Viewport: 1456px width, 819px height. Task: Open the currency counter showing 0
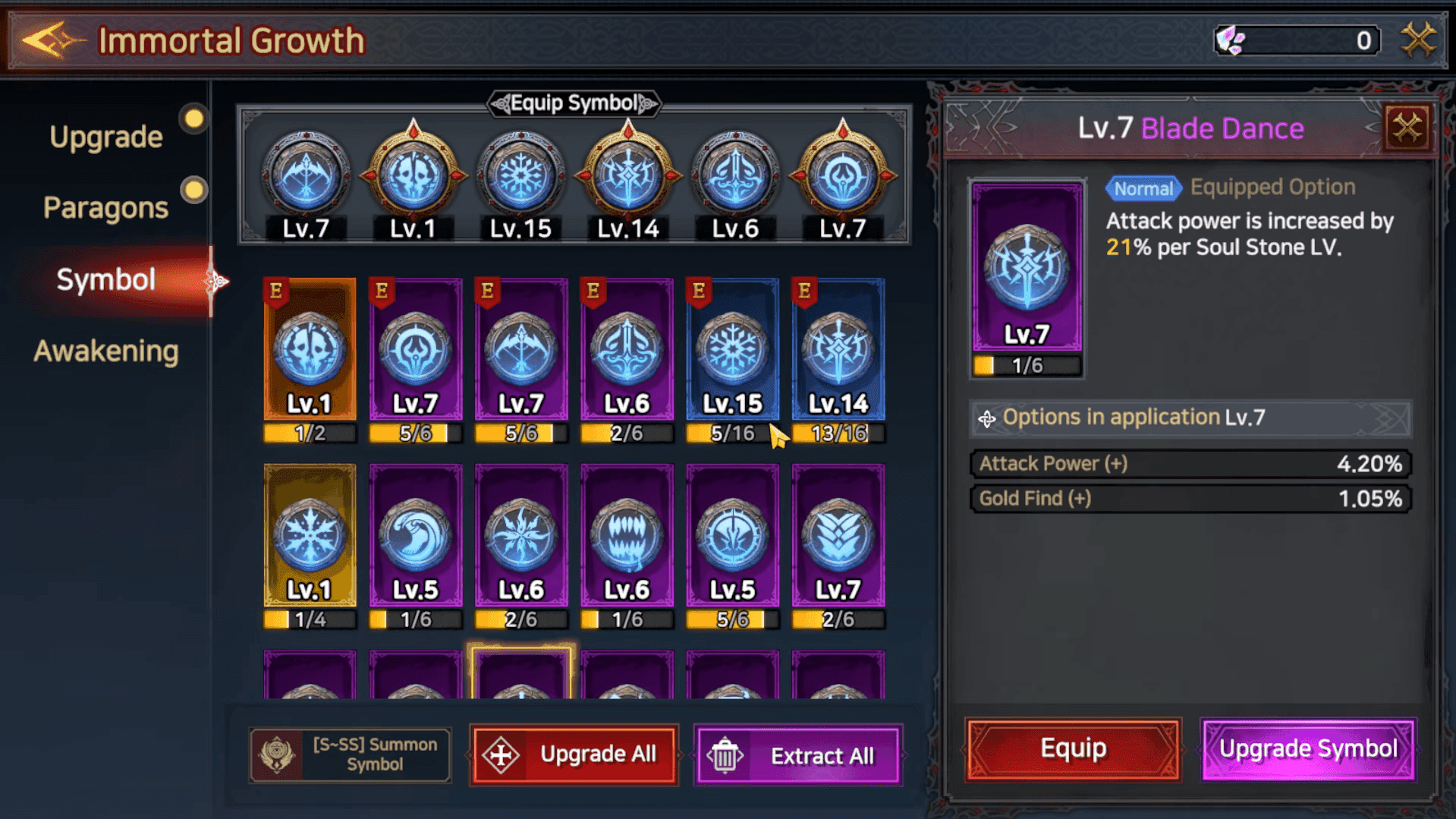coord(1295,40)
